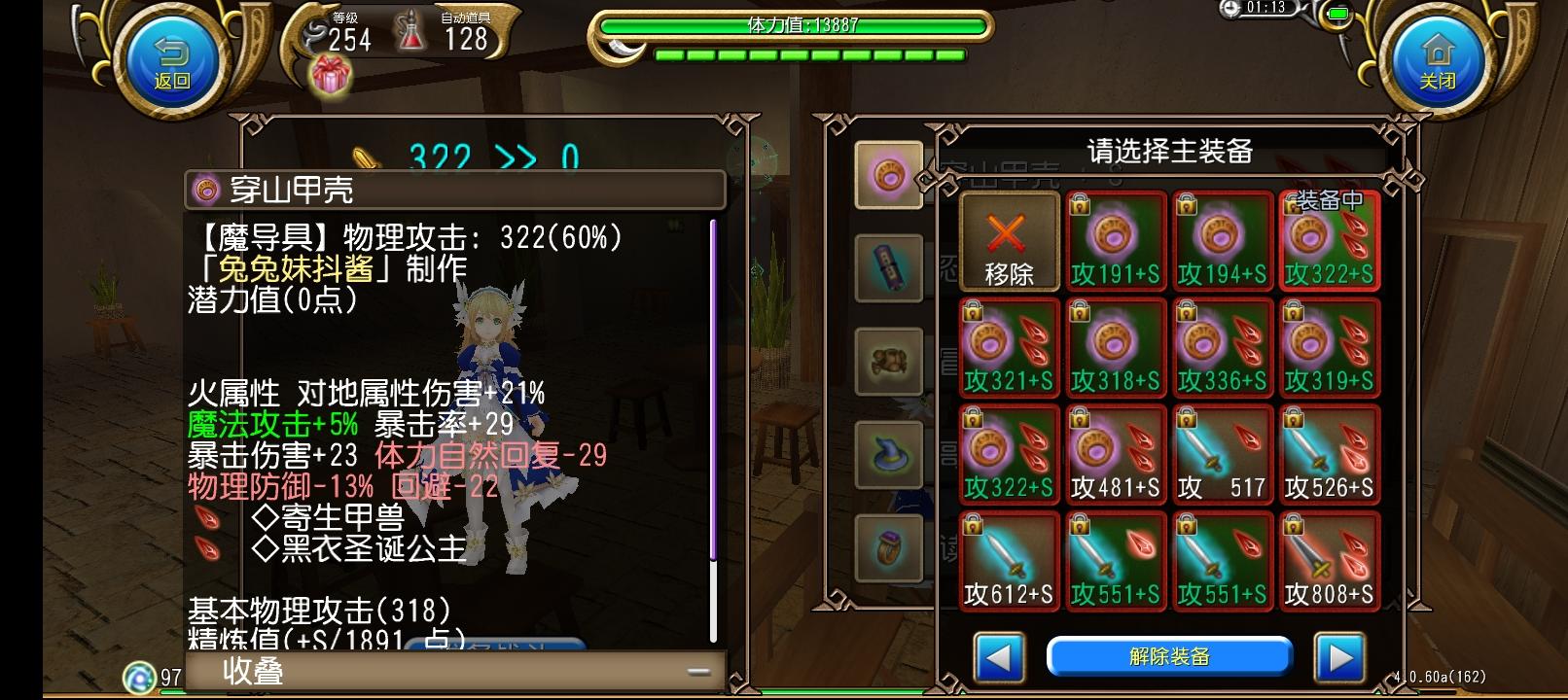Image resolution: width=1568 pixels, height=700 pixels.
Task: Open the auto-item potion icon showing 128
Action: 411,29
